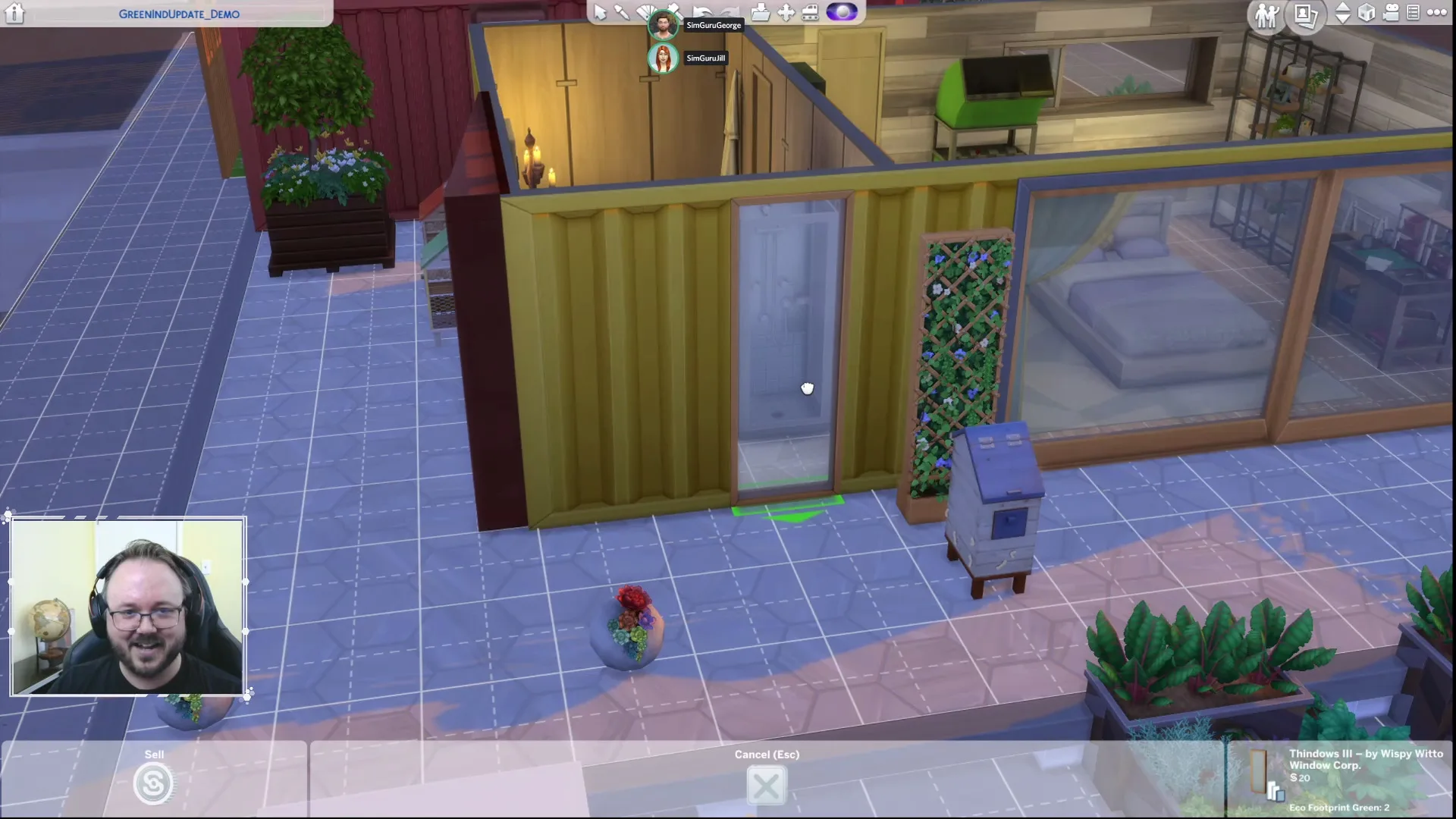Click the bulldoze lot icon

point(810,12)
